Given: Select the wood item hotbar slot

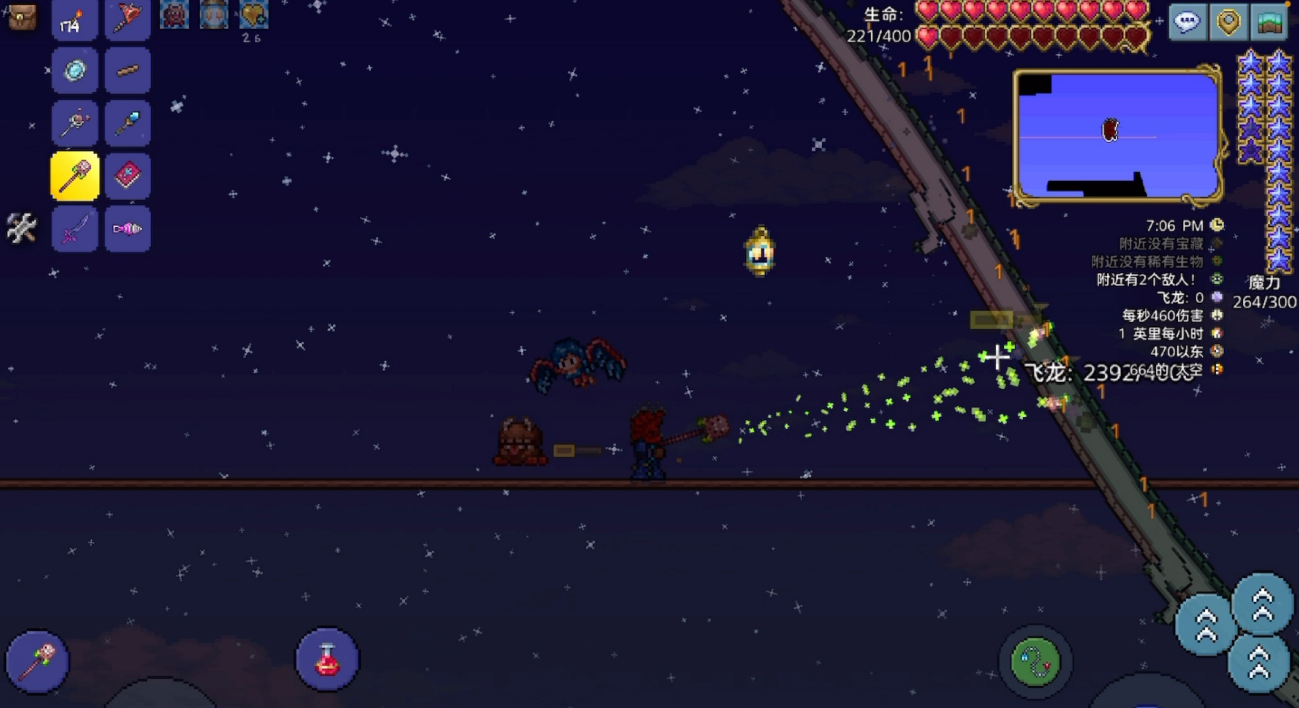Looking at the screenshot, I should click(128, 71).
